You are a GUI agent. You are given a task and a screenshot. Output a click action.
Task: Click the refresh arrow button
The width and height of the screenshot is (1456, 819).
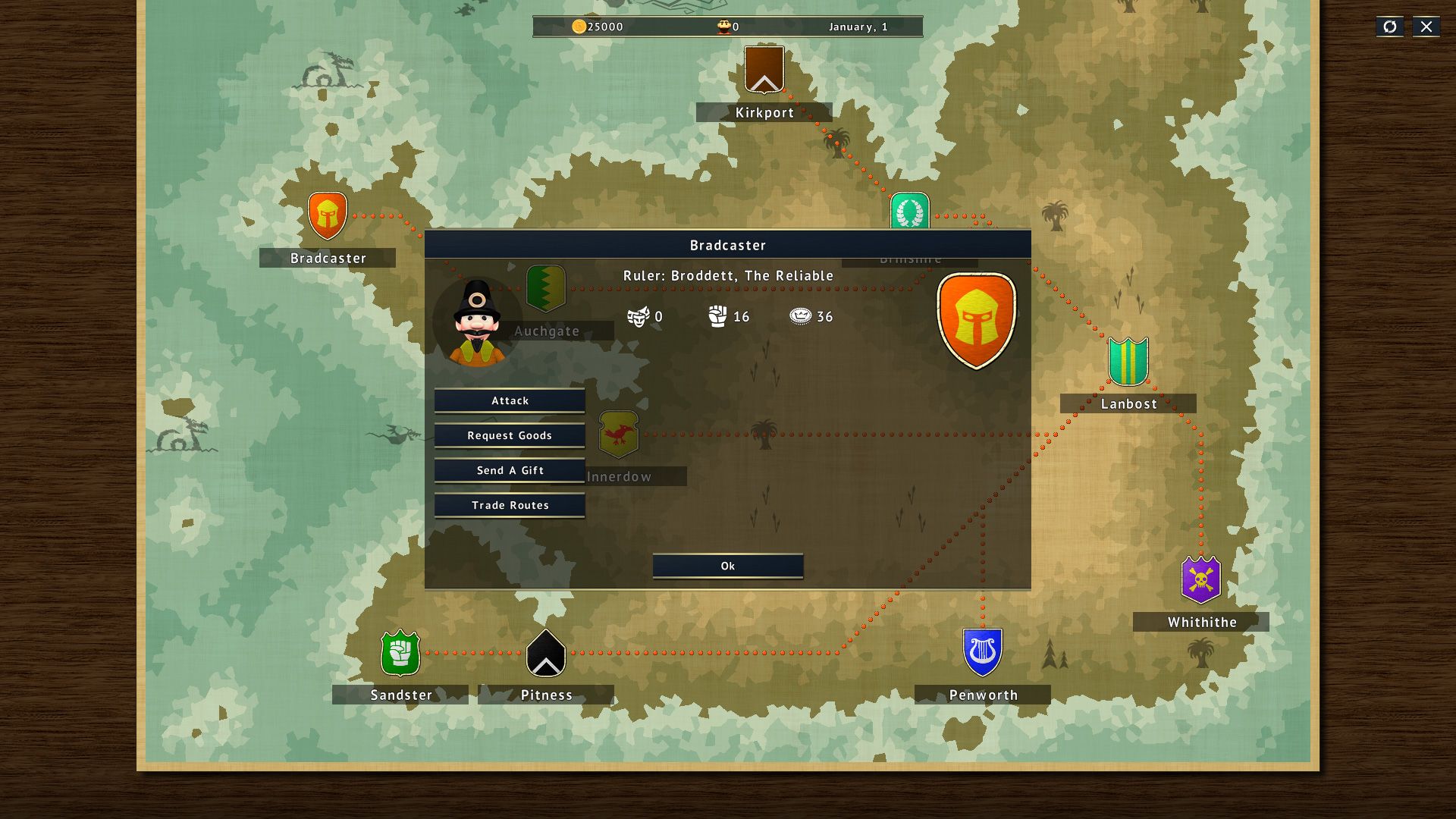tap(1389, 27)
